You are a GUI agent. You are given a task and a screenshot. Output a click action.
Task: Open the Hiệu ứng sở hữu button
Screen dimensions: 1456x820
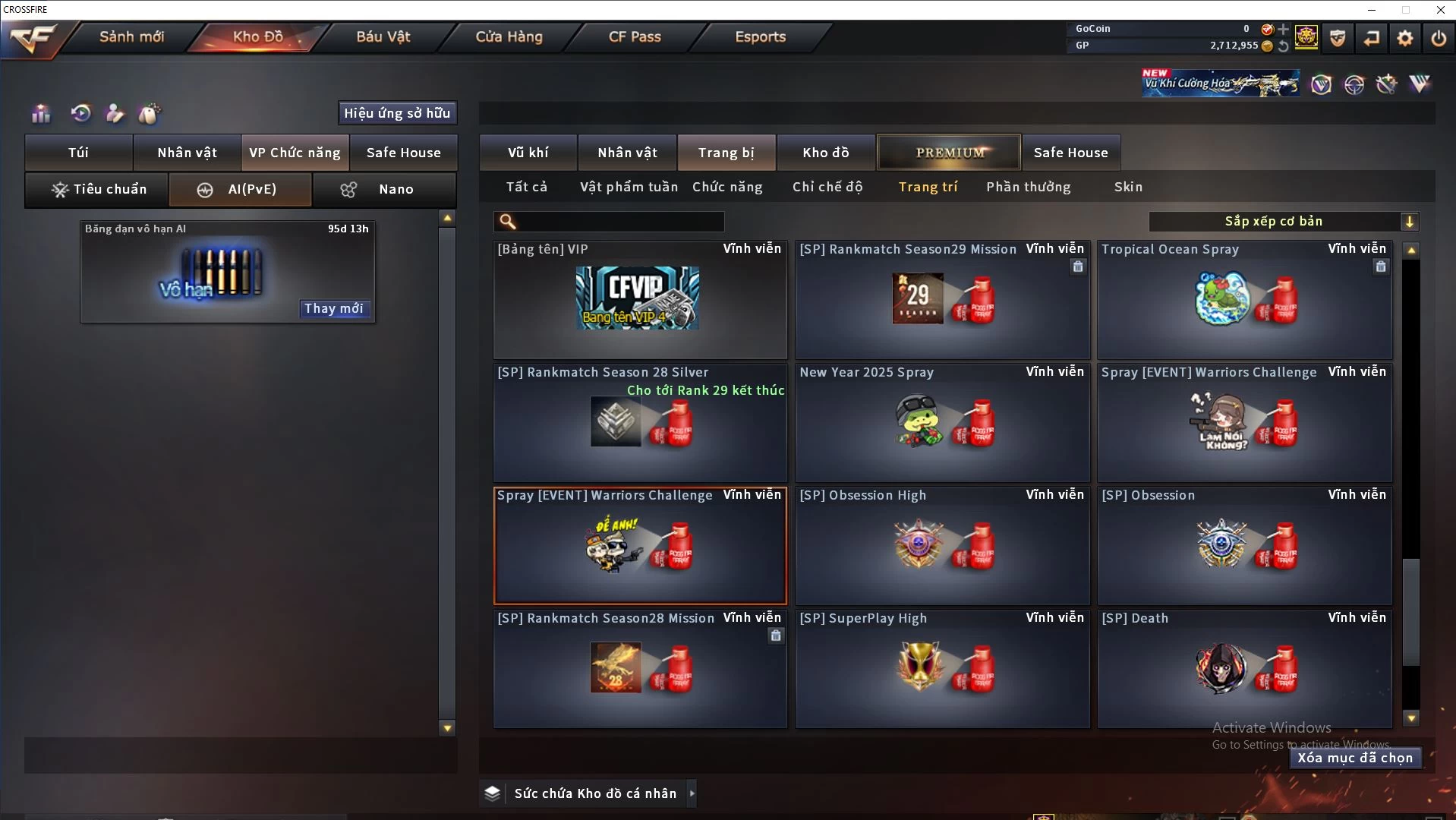pyautogui.click(x=397, y=113)
